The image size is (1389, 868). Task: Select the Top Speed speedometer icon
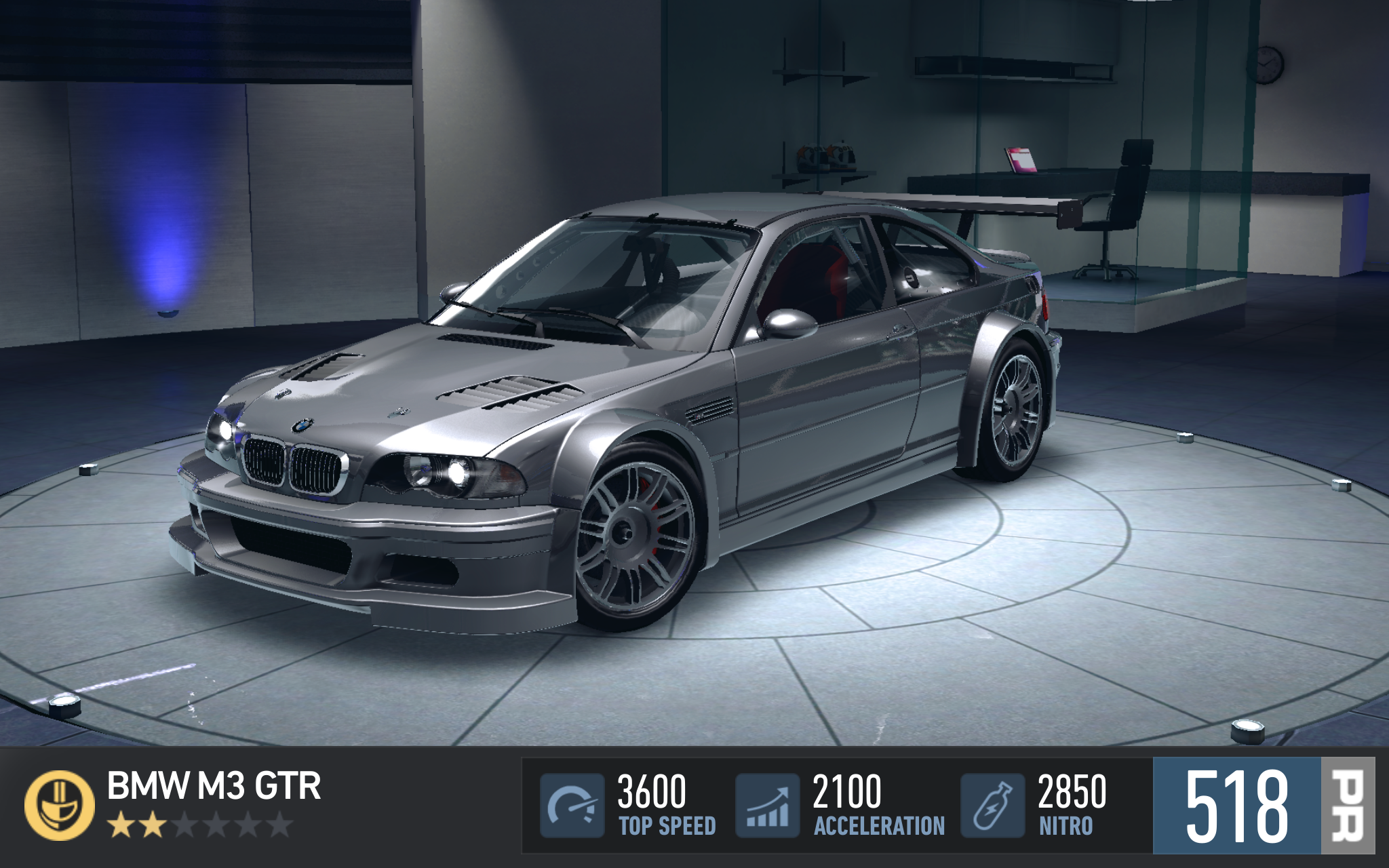572,805
